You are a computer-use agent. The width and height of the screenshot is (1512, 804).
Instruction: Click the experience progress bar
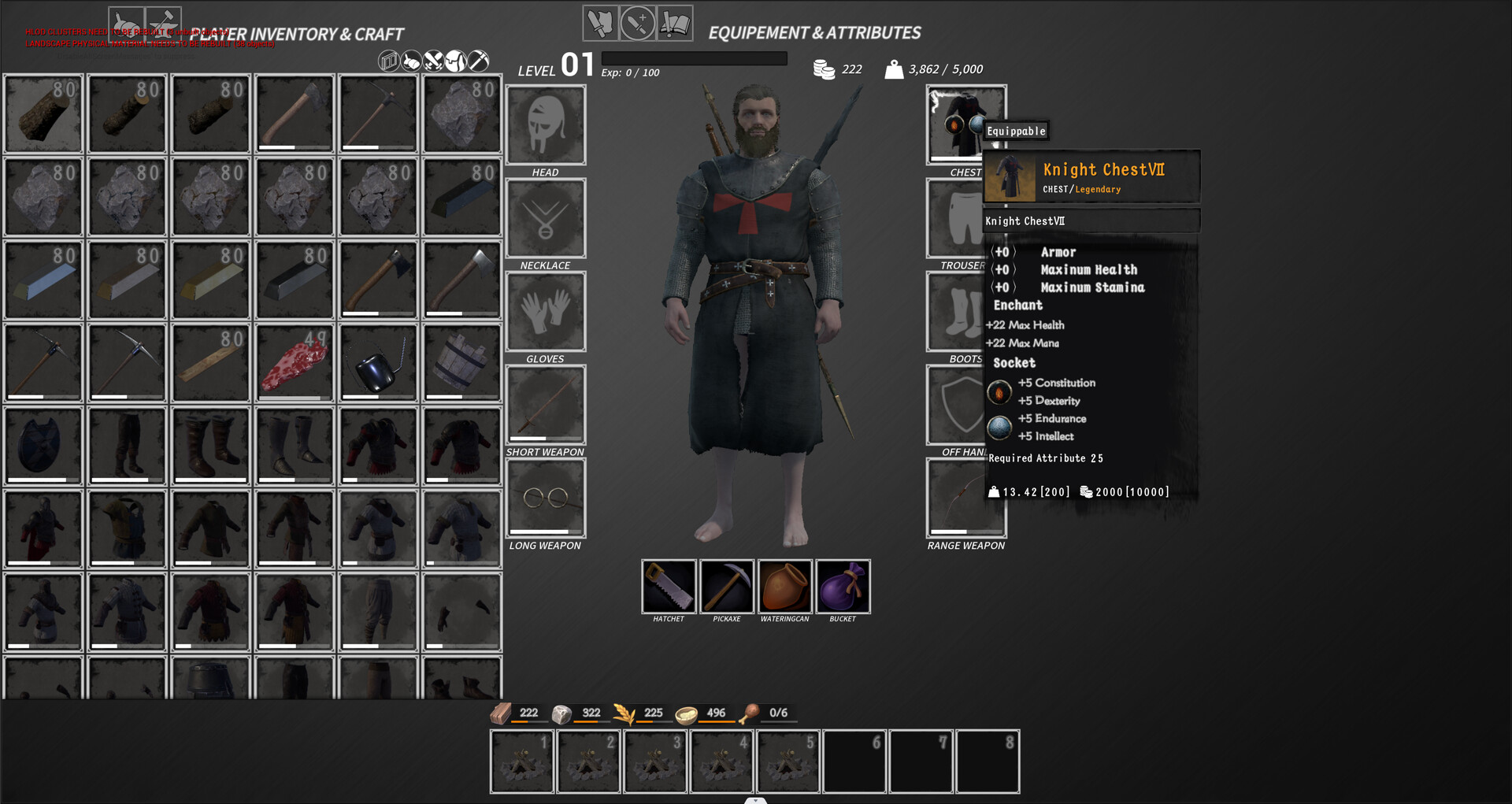[693, 58]
